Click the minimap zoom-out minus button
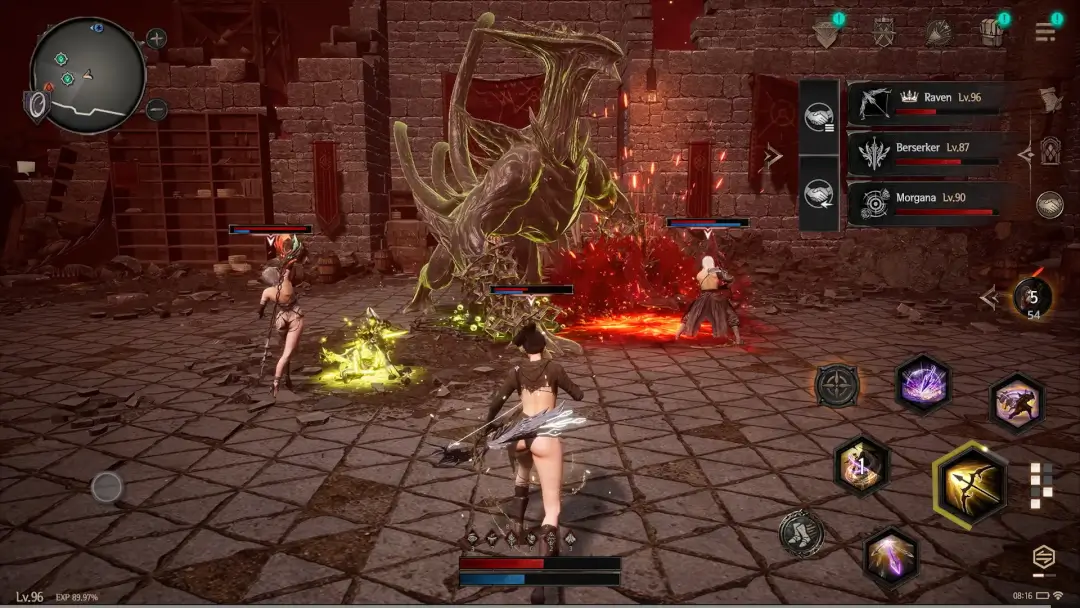 coord(157,110)
